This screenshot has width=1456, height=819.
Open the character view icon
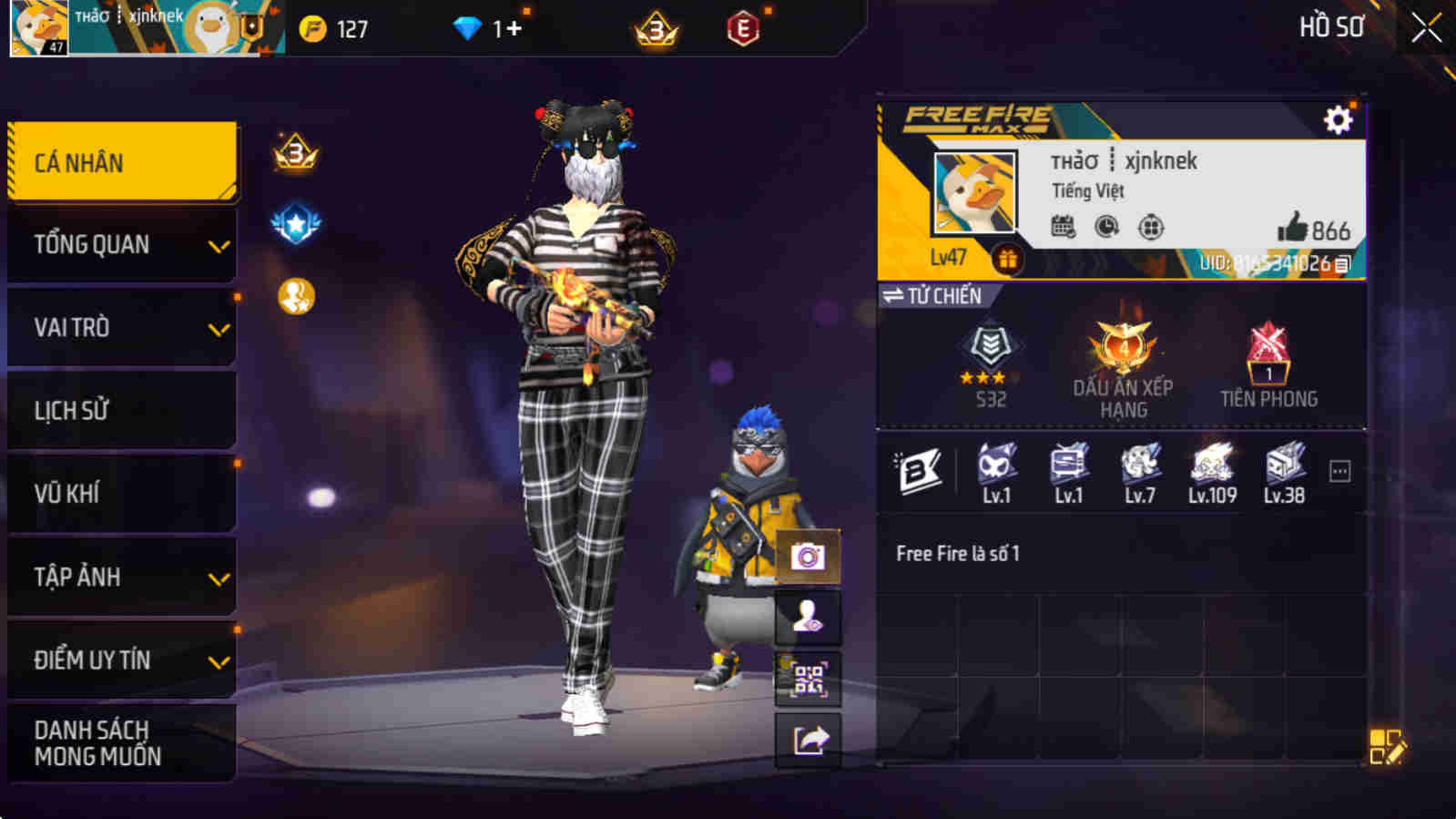point(807,617)
